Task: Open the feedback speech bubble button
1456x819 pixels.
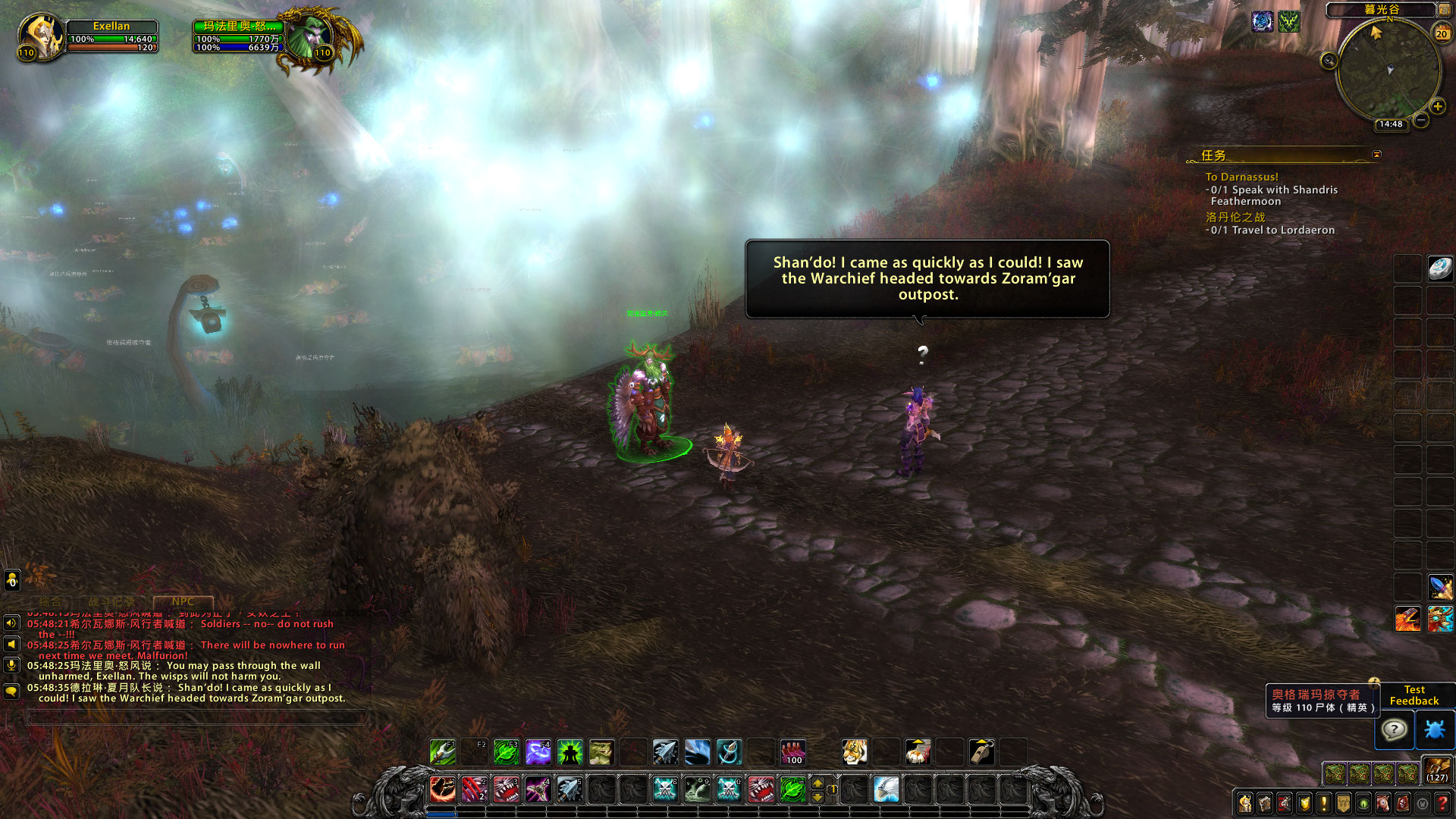Action: point(1394,730)
